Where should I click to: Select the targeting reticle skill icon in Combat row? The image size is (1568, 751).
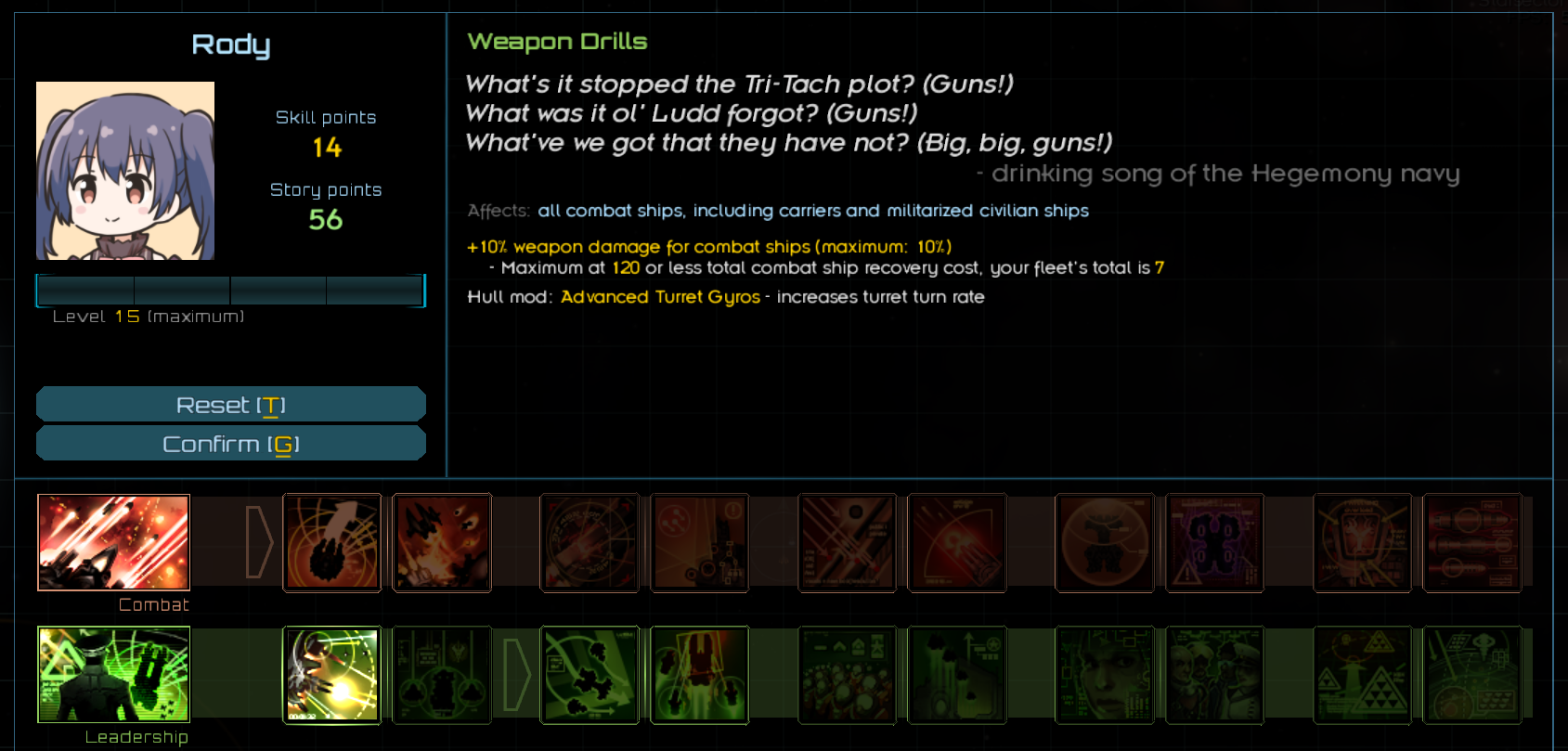[590, 543]
